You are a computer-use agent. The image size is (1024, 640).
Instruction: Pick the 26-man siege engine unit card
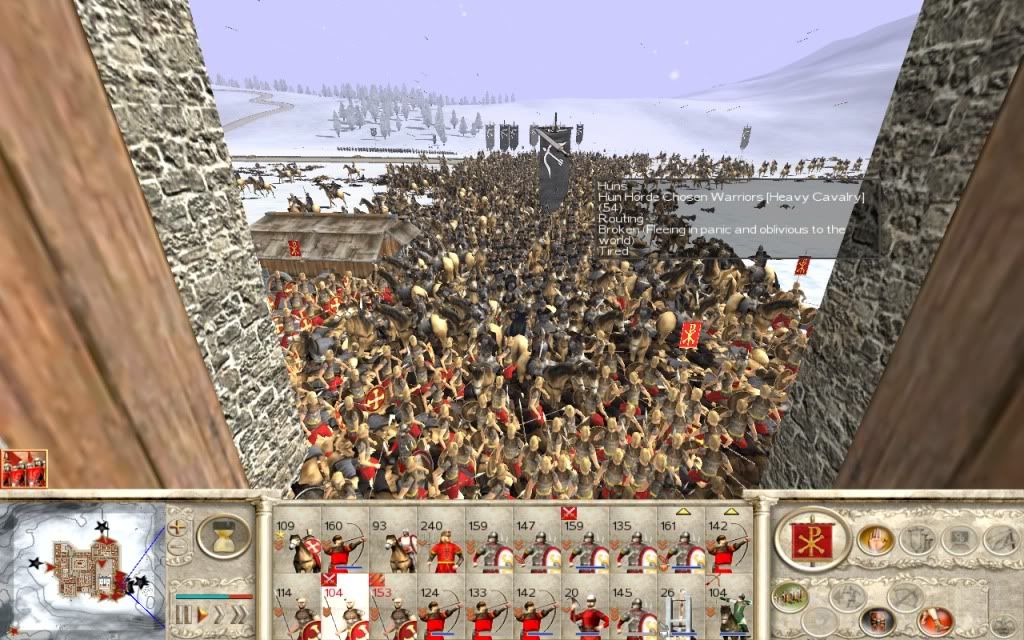tap(685, 609)
